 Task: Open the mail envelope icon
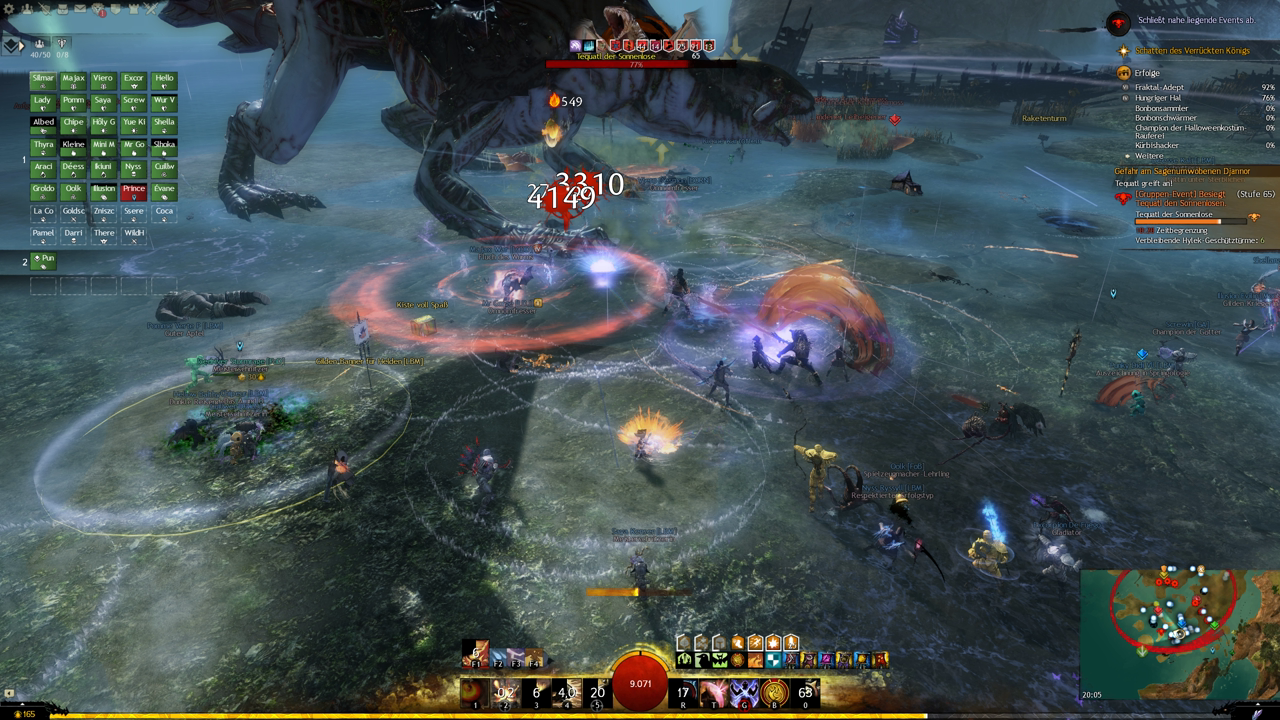point(82,10)
